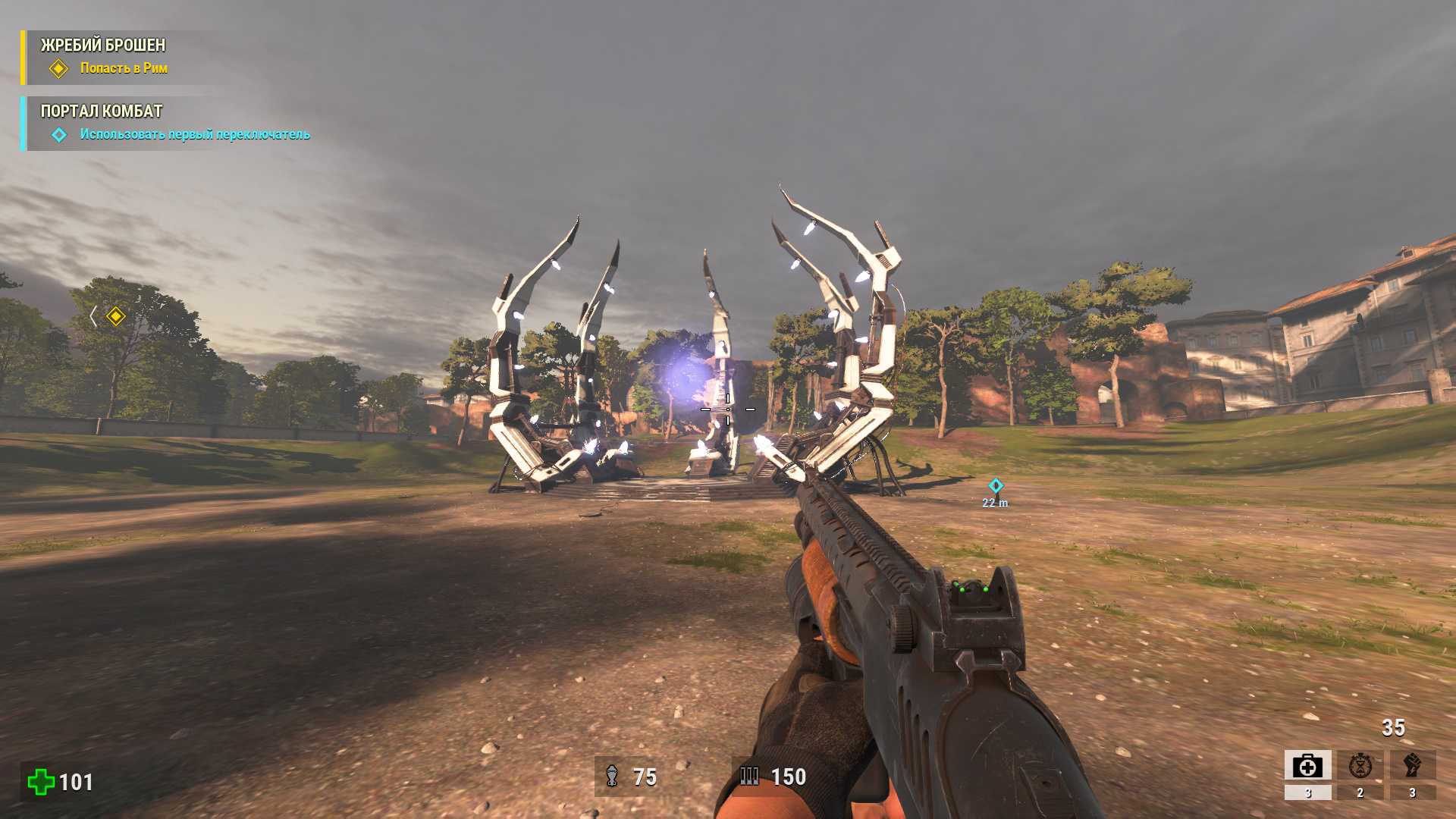Select the raised fist gadget slot
Image resolution: width=1456 pixels, height=819 pixels.
pos(1412,766)
